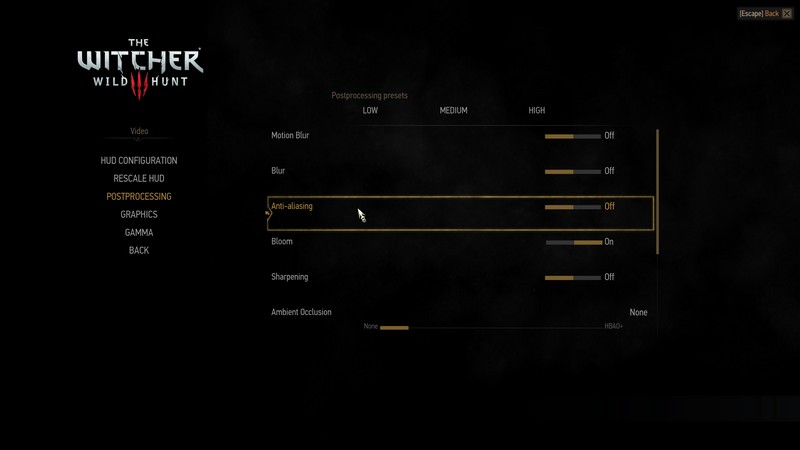Viewport: 800px width, 450px height.
Task: Select the Rescale HUD entry
Action: [x=139, y=179]
